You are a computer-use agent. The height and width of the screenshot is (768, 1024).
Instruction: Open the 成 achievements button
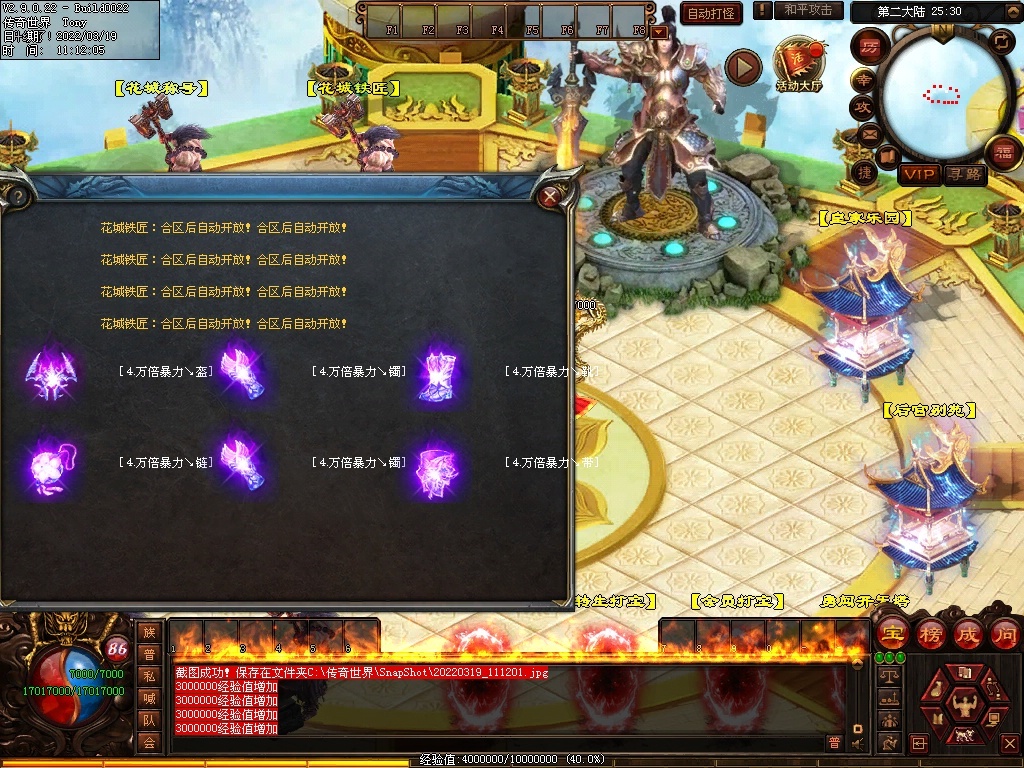968,633
